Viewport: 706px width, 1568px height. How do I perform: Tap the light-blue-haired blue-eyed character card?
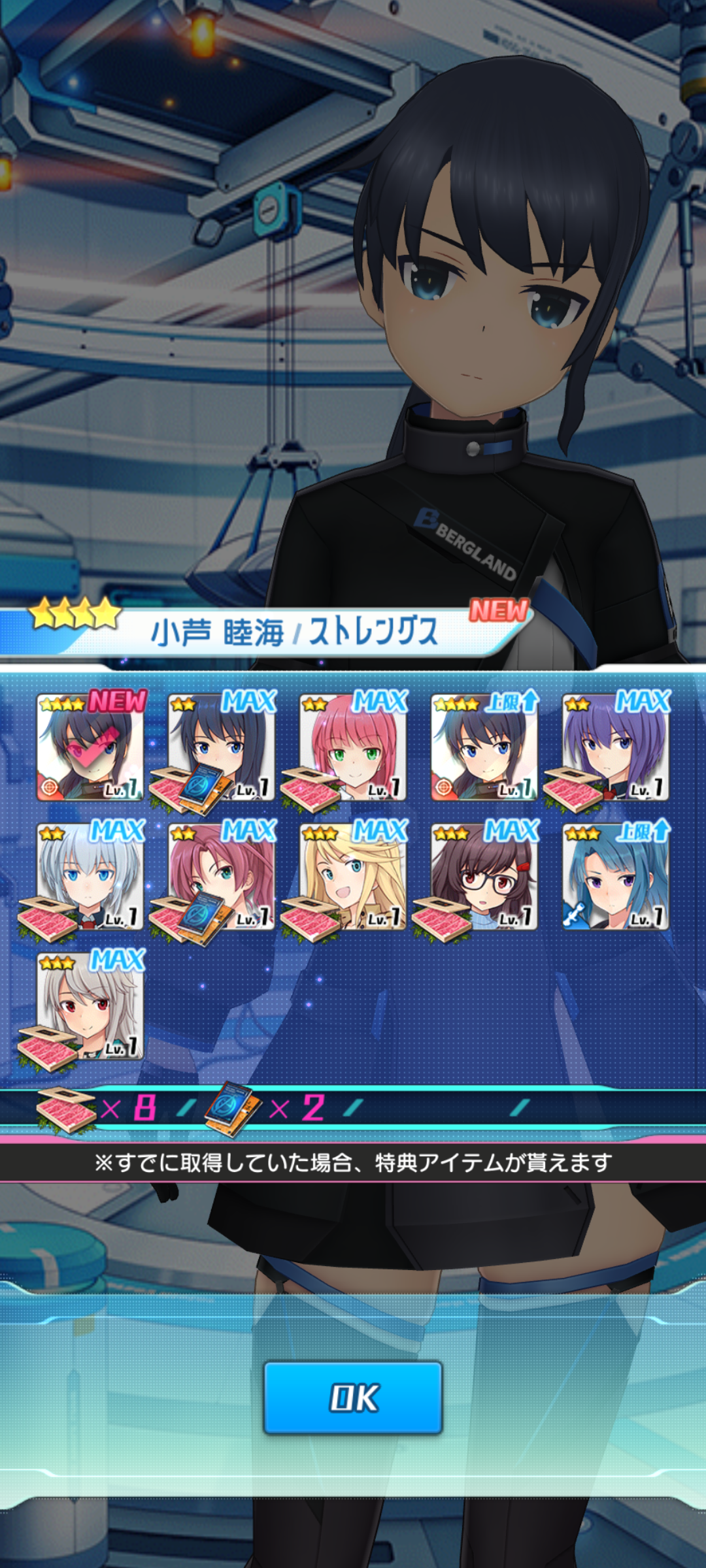click(90, 877)
